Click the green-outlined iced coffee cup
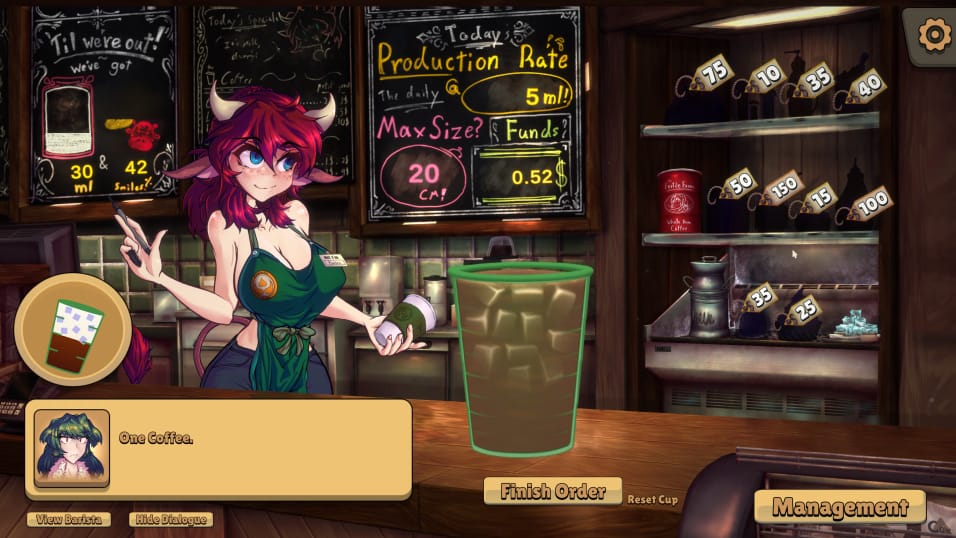 point(520,360)
